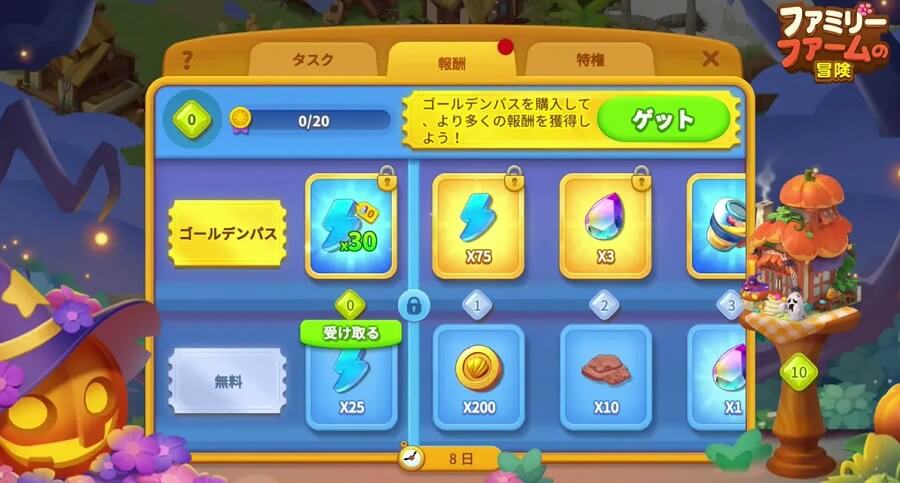Choose the X200 coin reward tile

click(x=478, y=377)
